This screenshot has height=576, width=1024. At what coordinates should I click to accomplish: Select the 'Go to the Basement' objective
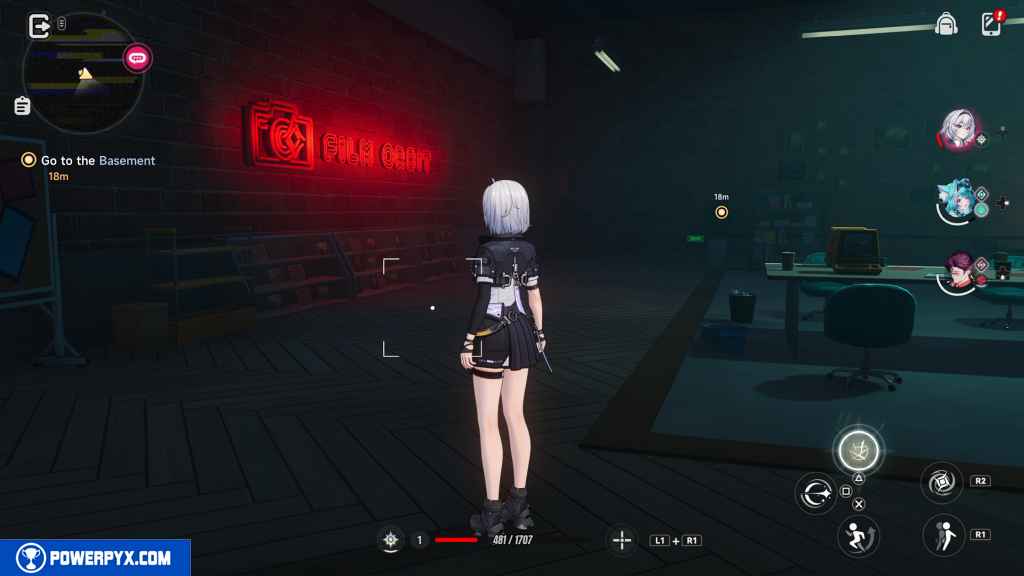[x=97, y=160]
